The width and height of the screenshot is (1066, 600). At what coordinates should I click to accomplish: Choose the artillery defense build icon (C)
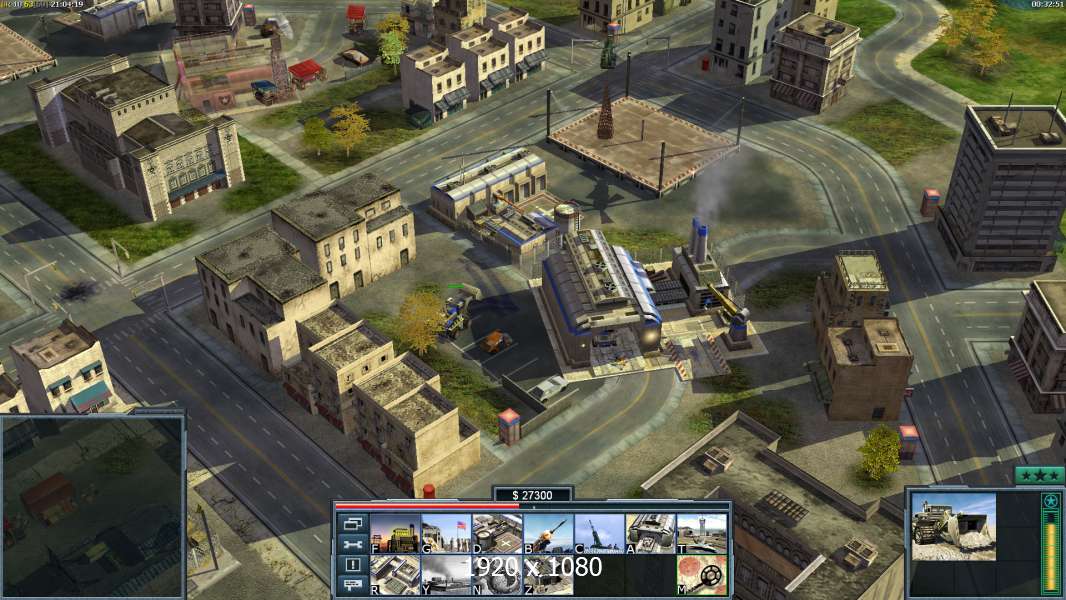pos(599,533)
